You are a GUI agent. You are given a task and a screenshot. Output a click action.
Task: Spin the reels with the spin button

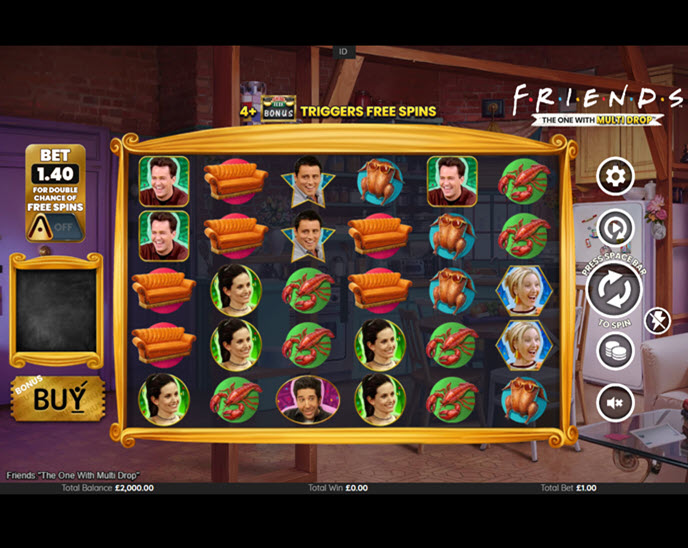[x=613, y=290]
